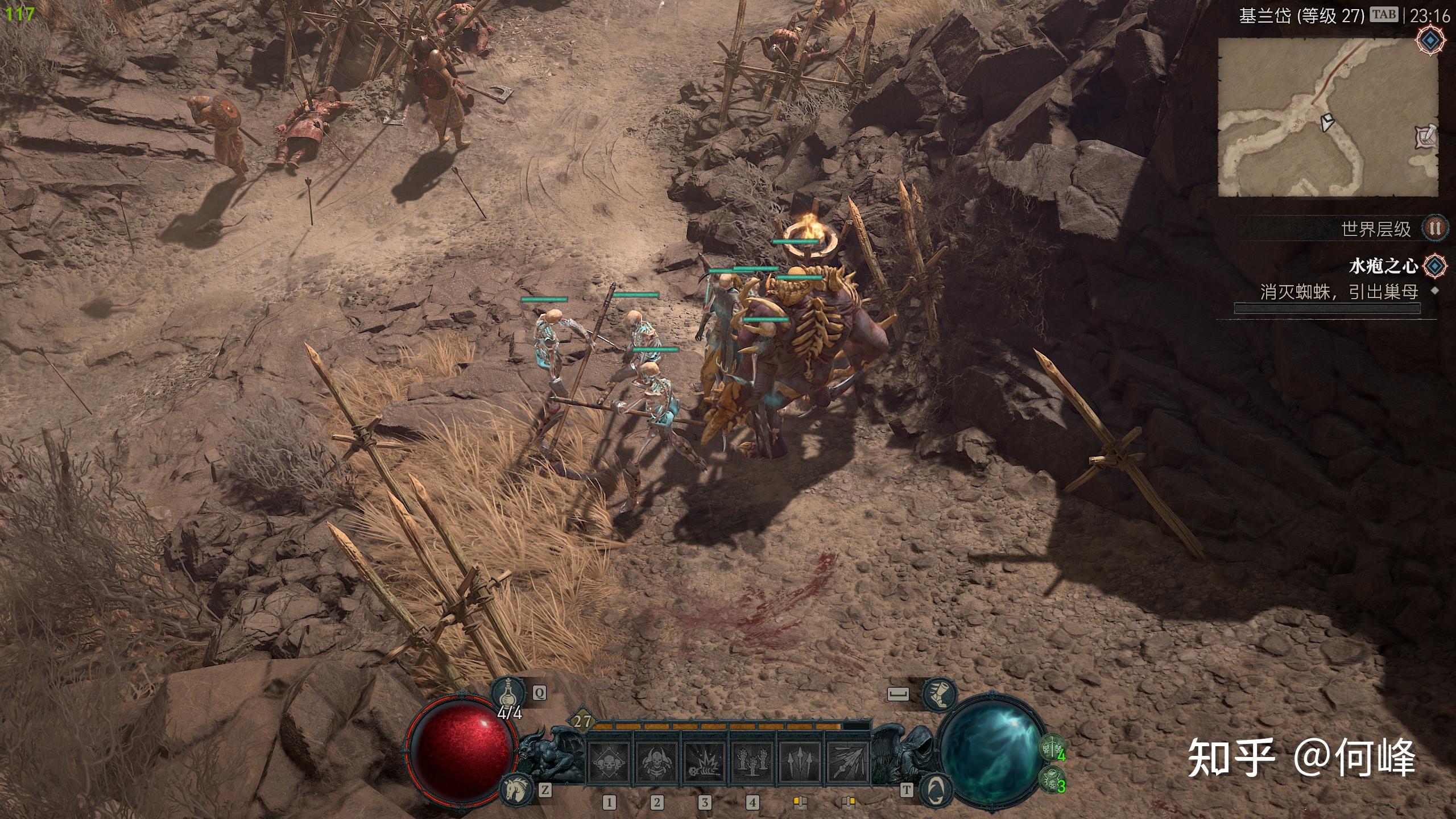Select the 水疱之心 quest tracker entry

pyautogui.click(x=1383, y=266)
